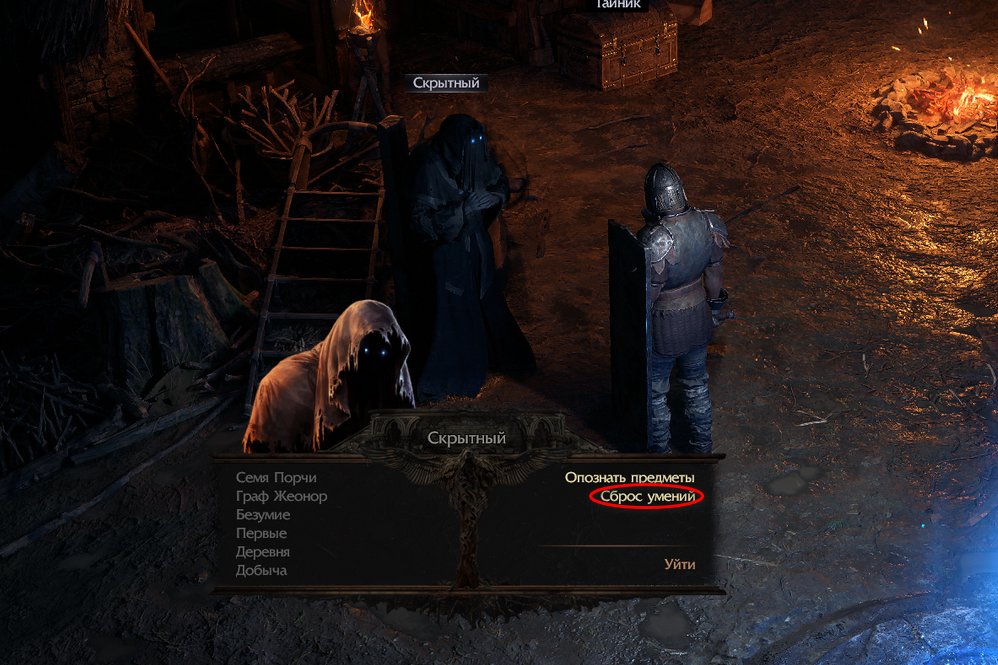Click the Тайник stash label
The height and width of the screenshot is (665, 998).
coord(618,4)
